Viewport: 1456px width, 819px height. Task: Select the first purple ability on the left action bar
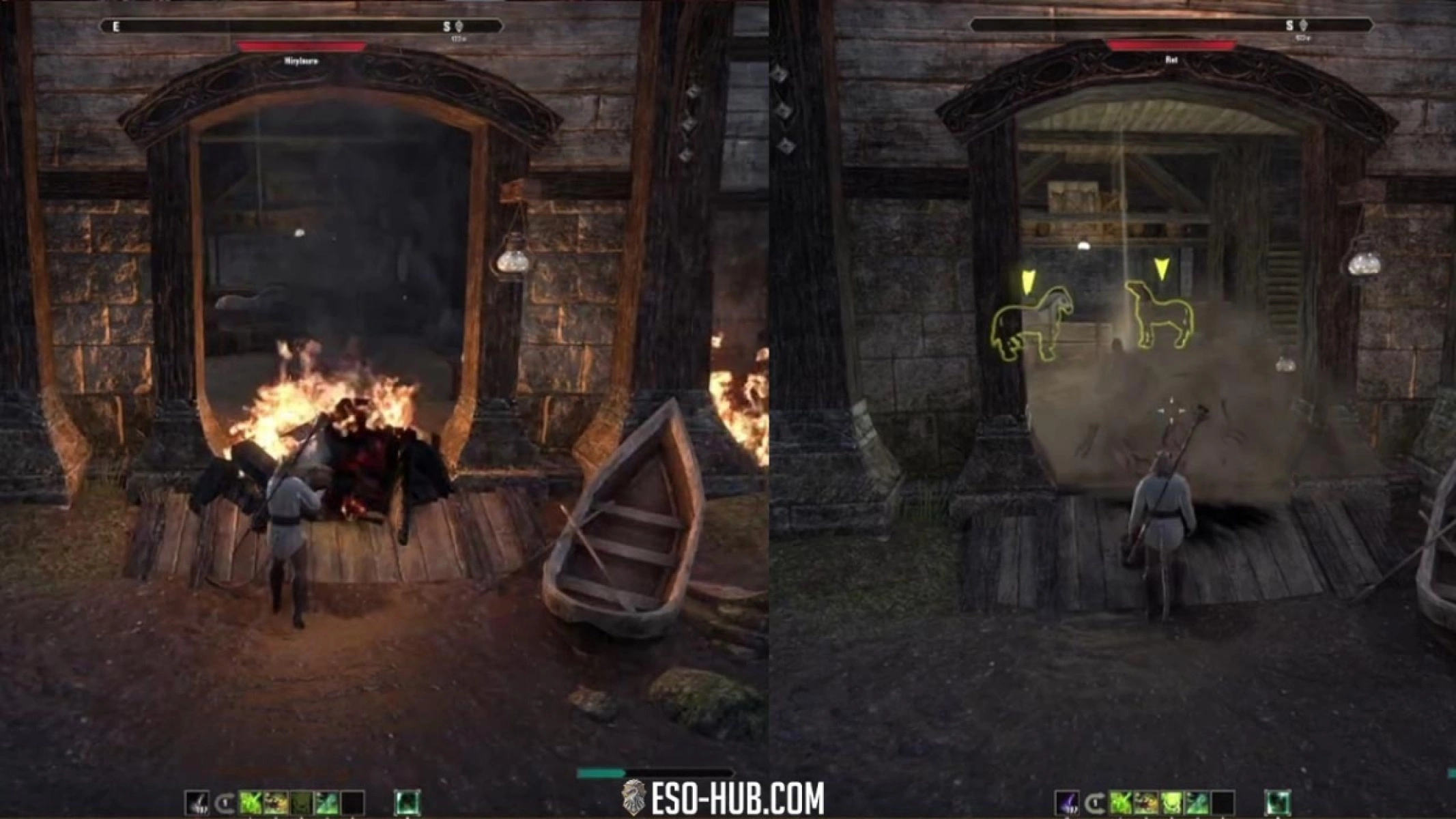tap(196, 801)
